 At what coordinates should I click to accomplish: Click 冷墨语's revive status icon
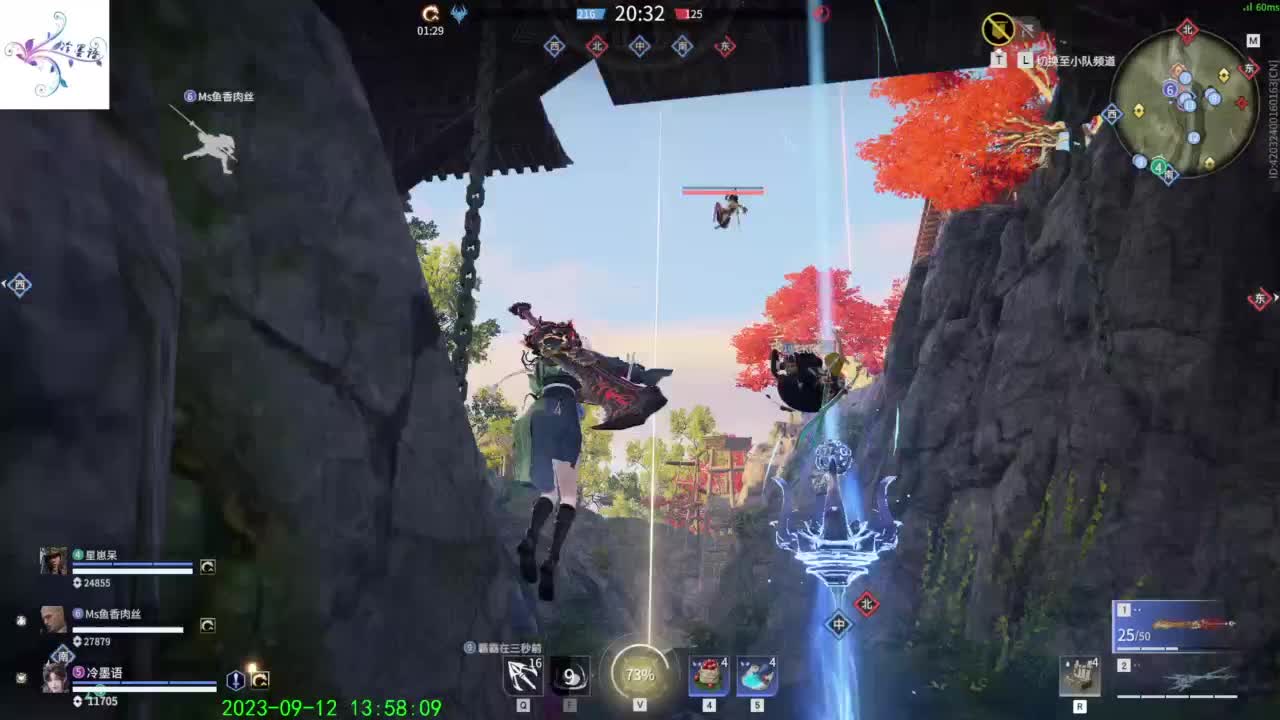(235, 681)
